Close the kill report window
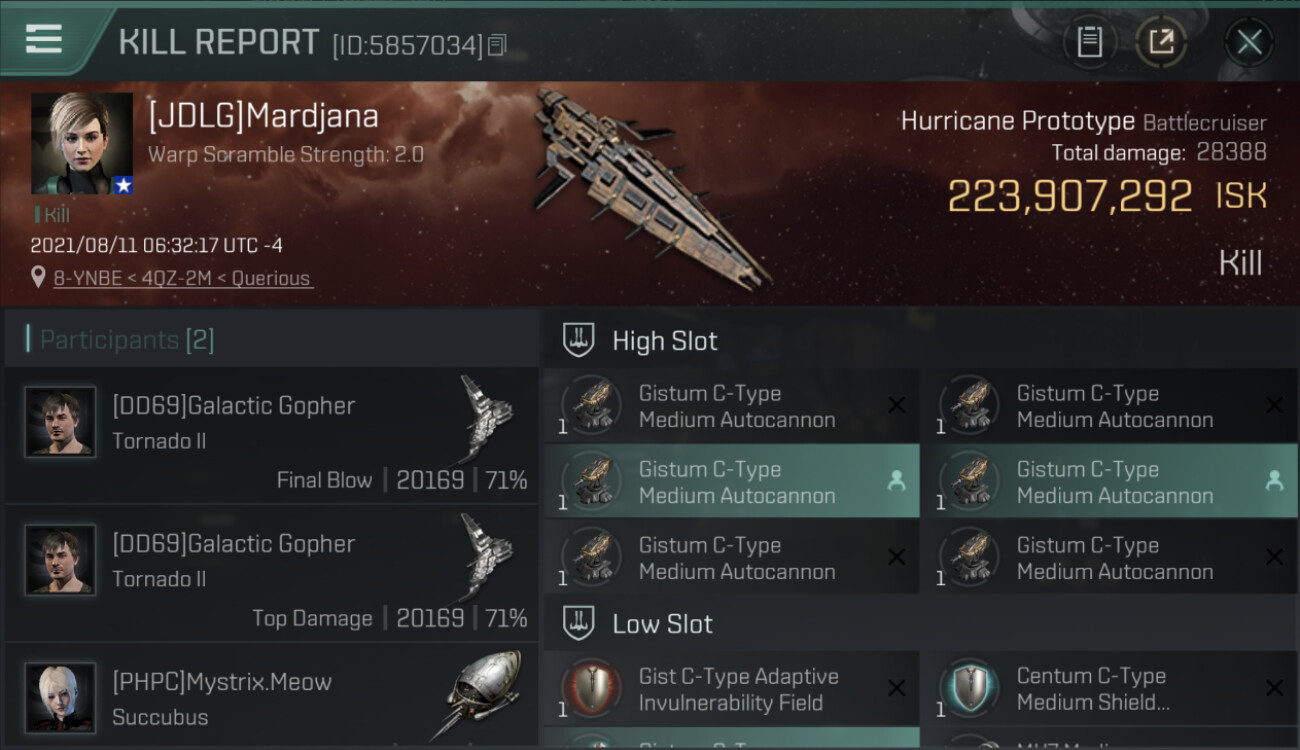The height and width of the screenshot is (750, 1300). (x=1249, y=42)
